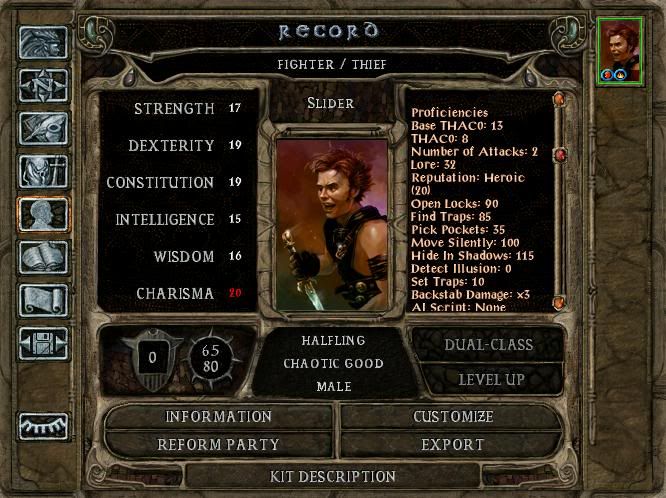Select the character record bust icon
The width and height of the screenshot is (666, 498).
(x=44, y=214)
